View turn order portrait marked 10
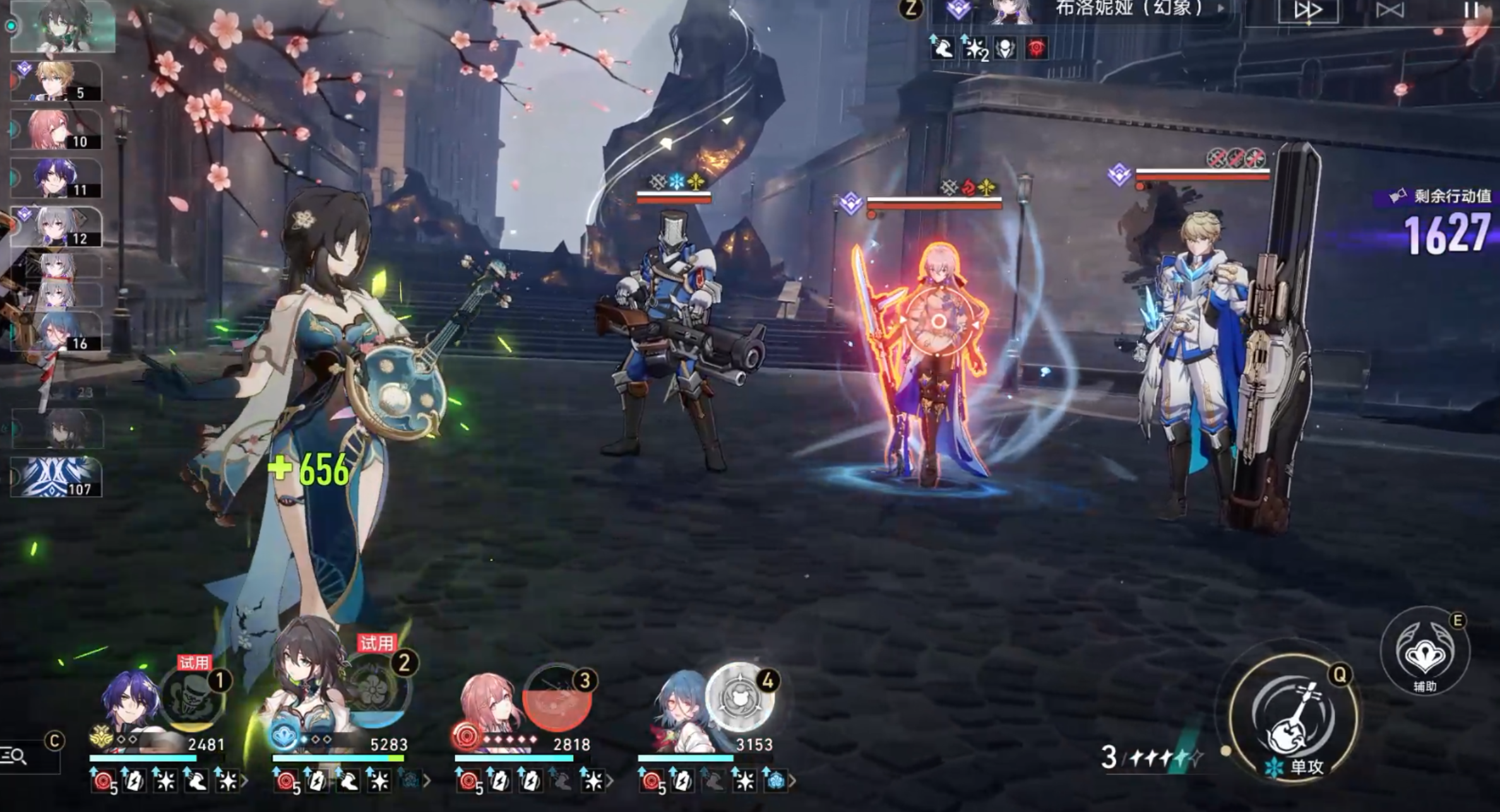Image resolution: width=1500 pixels, height=812 pixels. [57, 129]
